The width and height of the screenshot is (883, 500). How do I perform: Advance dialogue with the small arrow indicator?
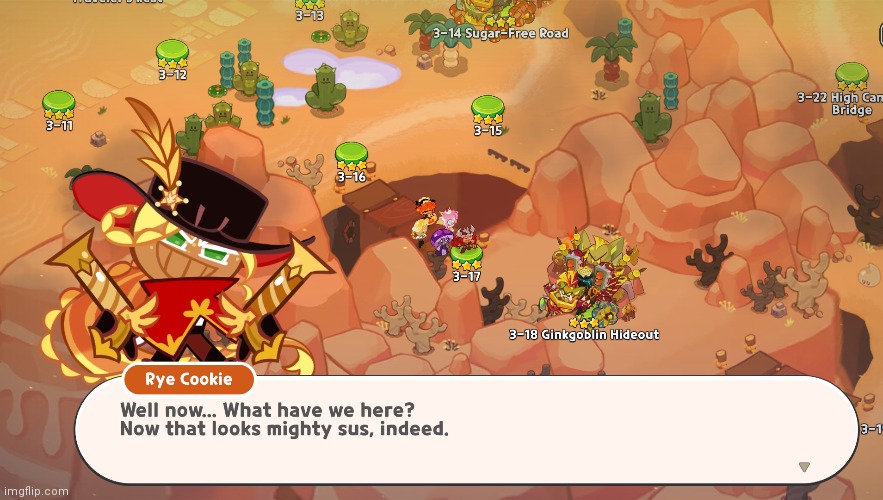point(804,466)
